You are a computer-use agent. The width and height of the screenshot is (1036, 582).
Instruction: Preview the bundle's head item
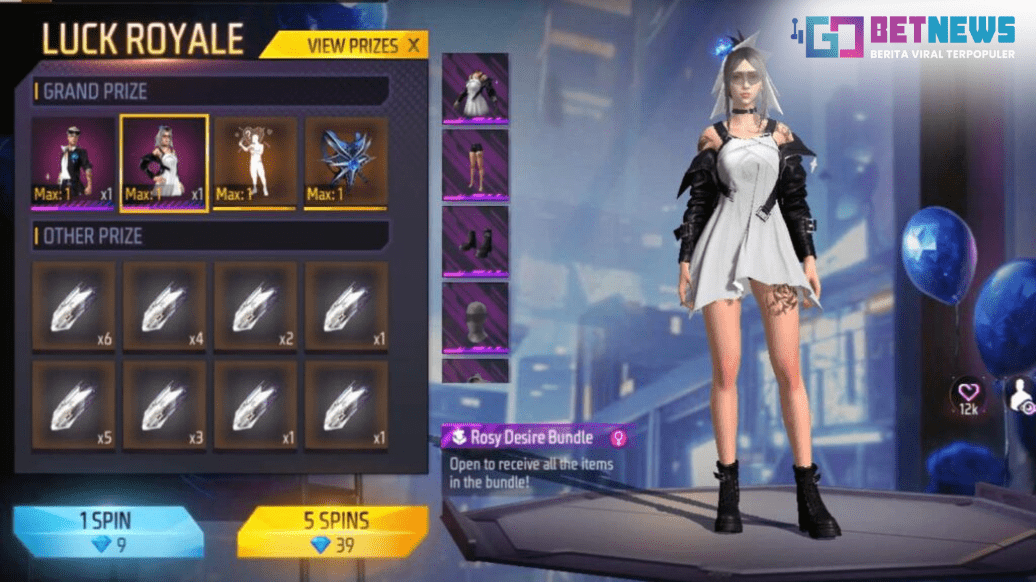[475, 317]
